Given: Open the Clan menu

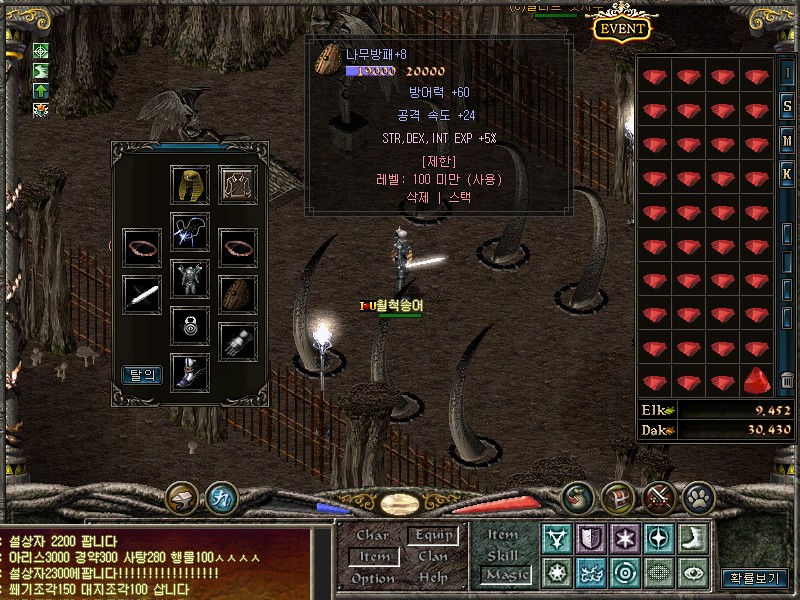Looking at the screenshot, I should [x=433, y=556].
